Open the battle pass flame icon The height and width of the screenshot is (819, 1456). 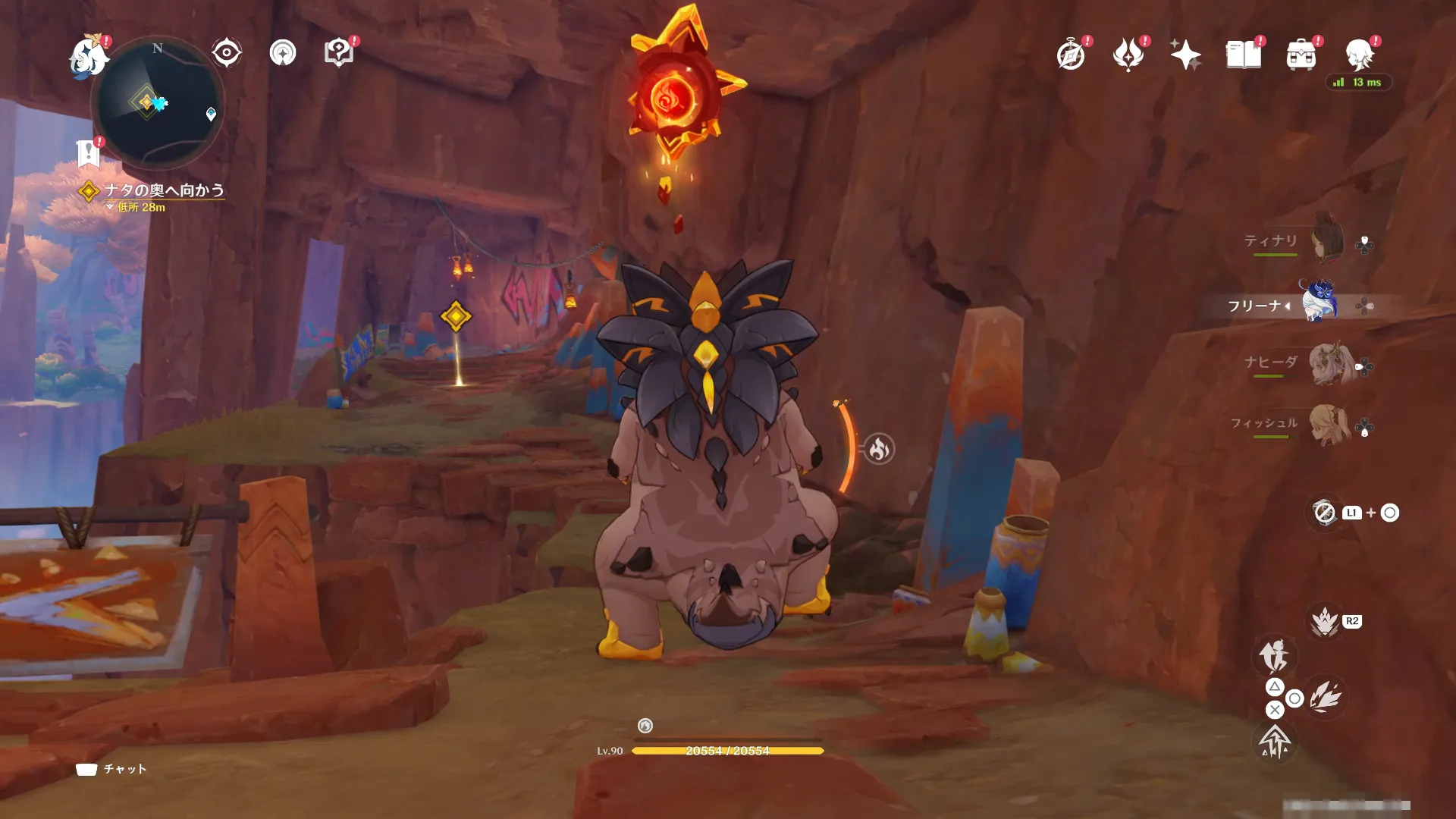point(1128,55)
